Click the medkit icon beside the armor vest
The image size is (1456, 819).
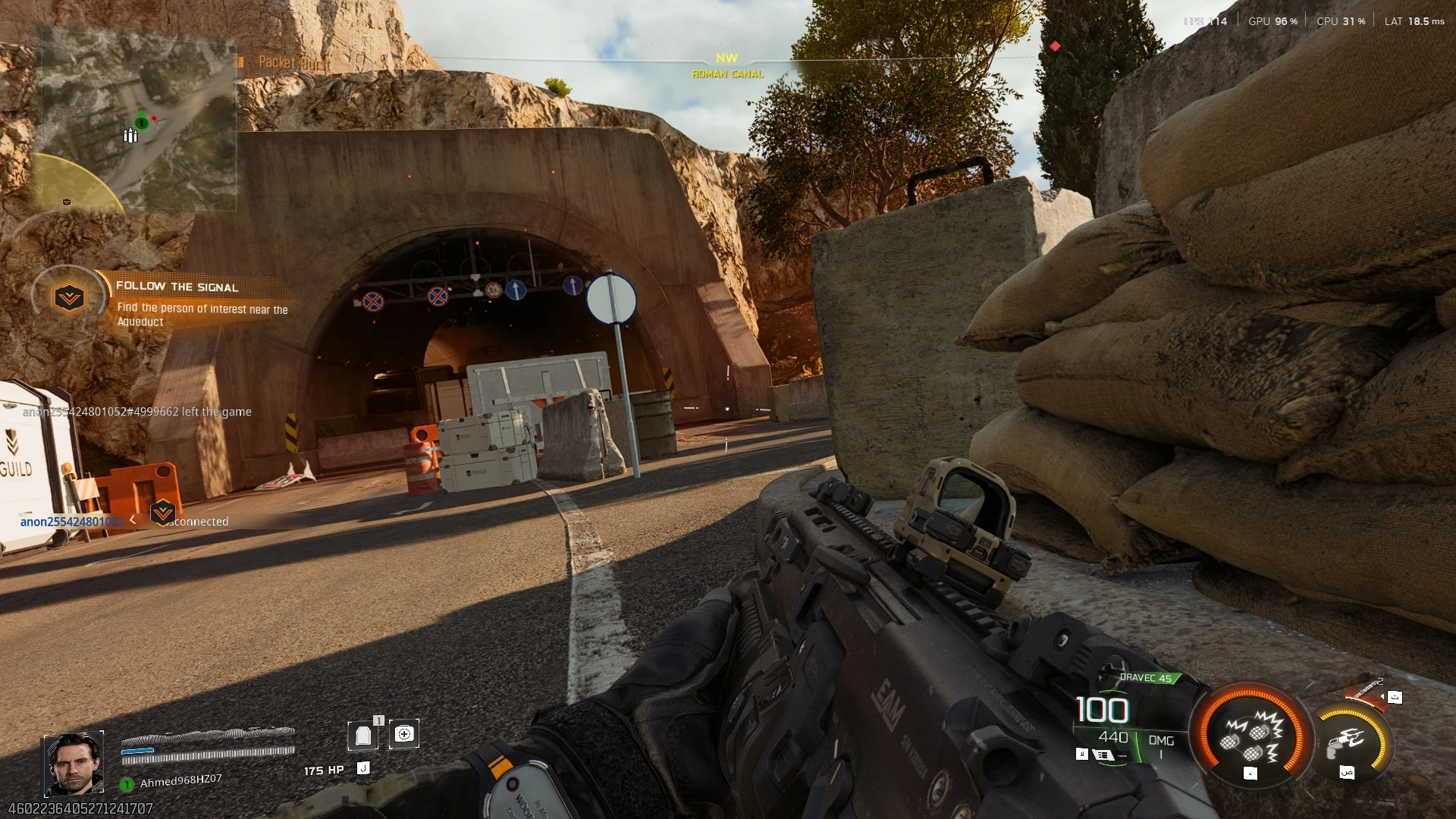[x=404, y=734]
